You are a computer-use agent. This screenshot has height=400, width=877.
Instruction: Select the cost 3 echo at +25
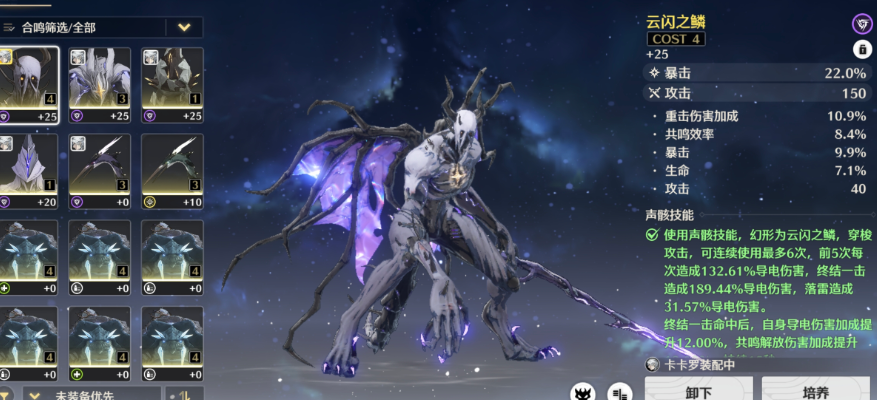coord(99,85)
